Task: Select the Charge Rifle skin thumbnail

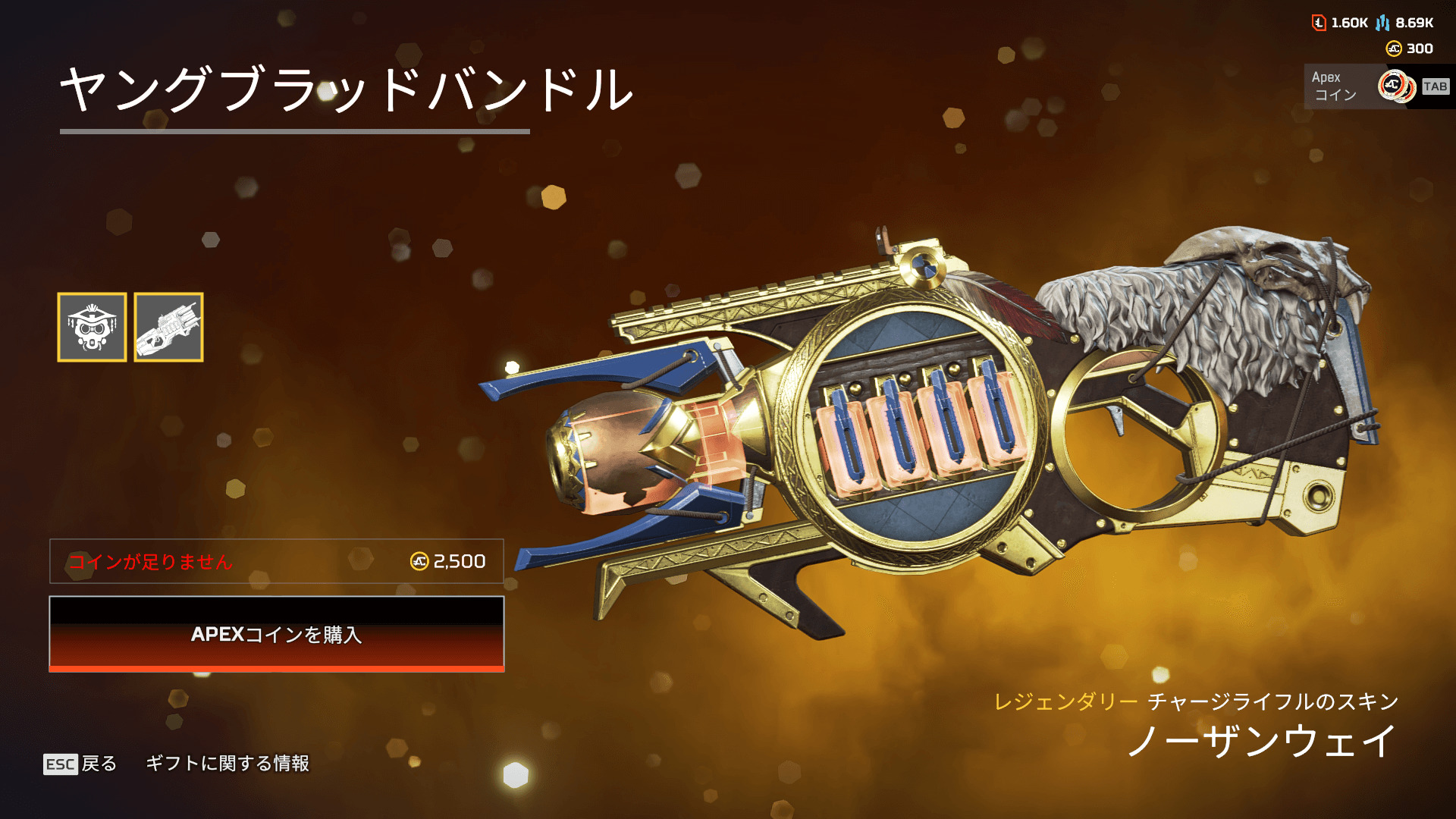Action: click(168, 327)
